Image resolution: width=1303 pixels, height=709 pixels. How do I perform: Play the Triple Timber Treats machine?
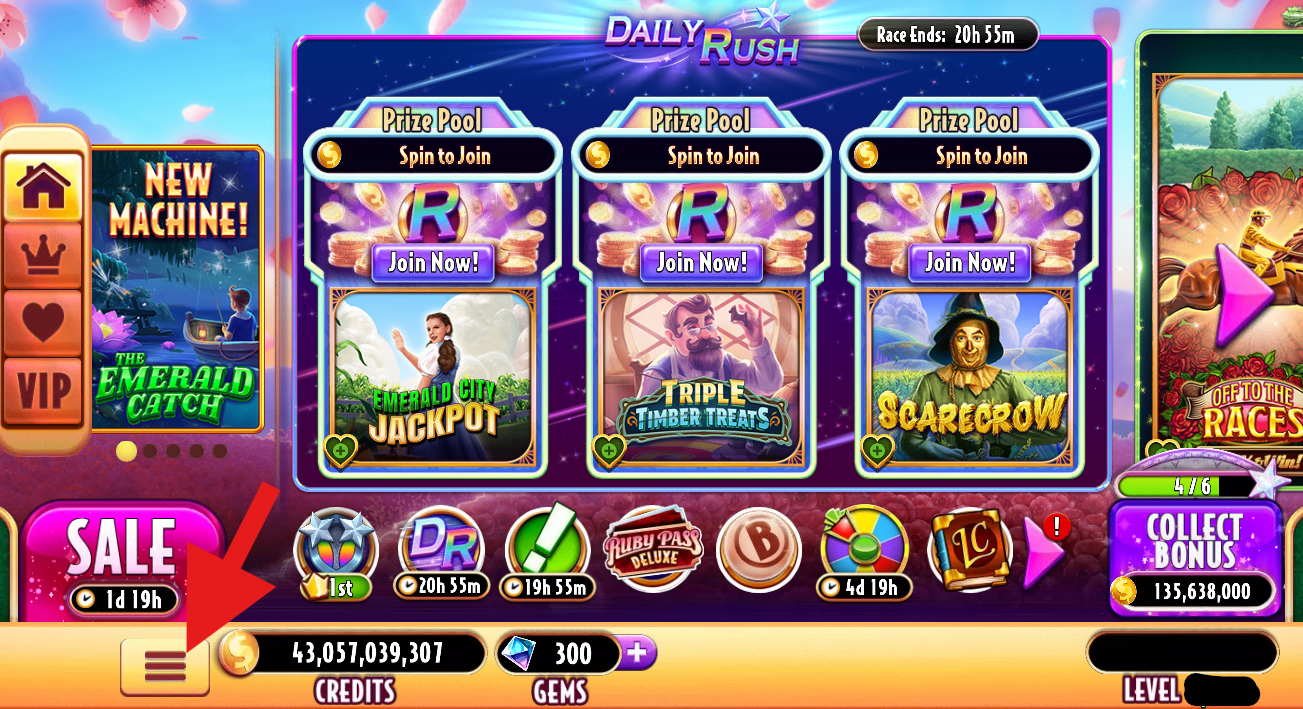click(x=702, y=375)
